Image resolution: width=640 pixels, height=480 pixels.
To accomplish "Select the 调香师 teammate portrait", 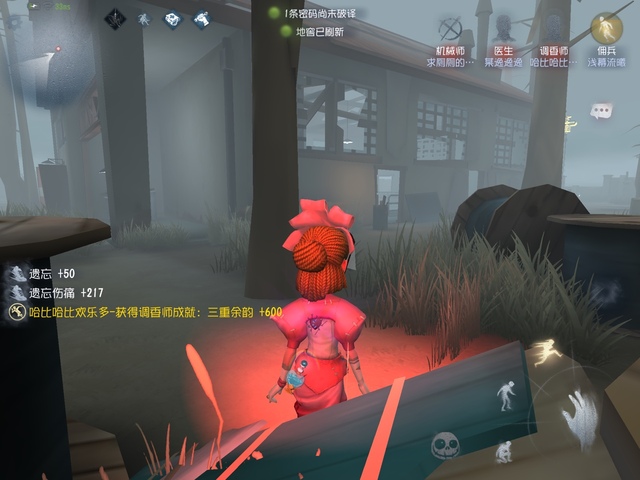I will [553, 28].
